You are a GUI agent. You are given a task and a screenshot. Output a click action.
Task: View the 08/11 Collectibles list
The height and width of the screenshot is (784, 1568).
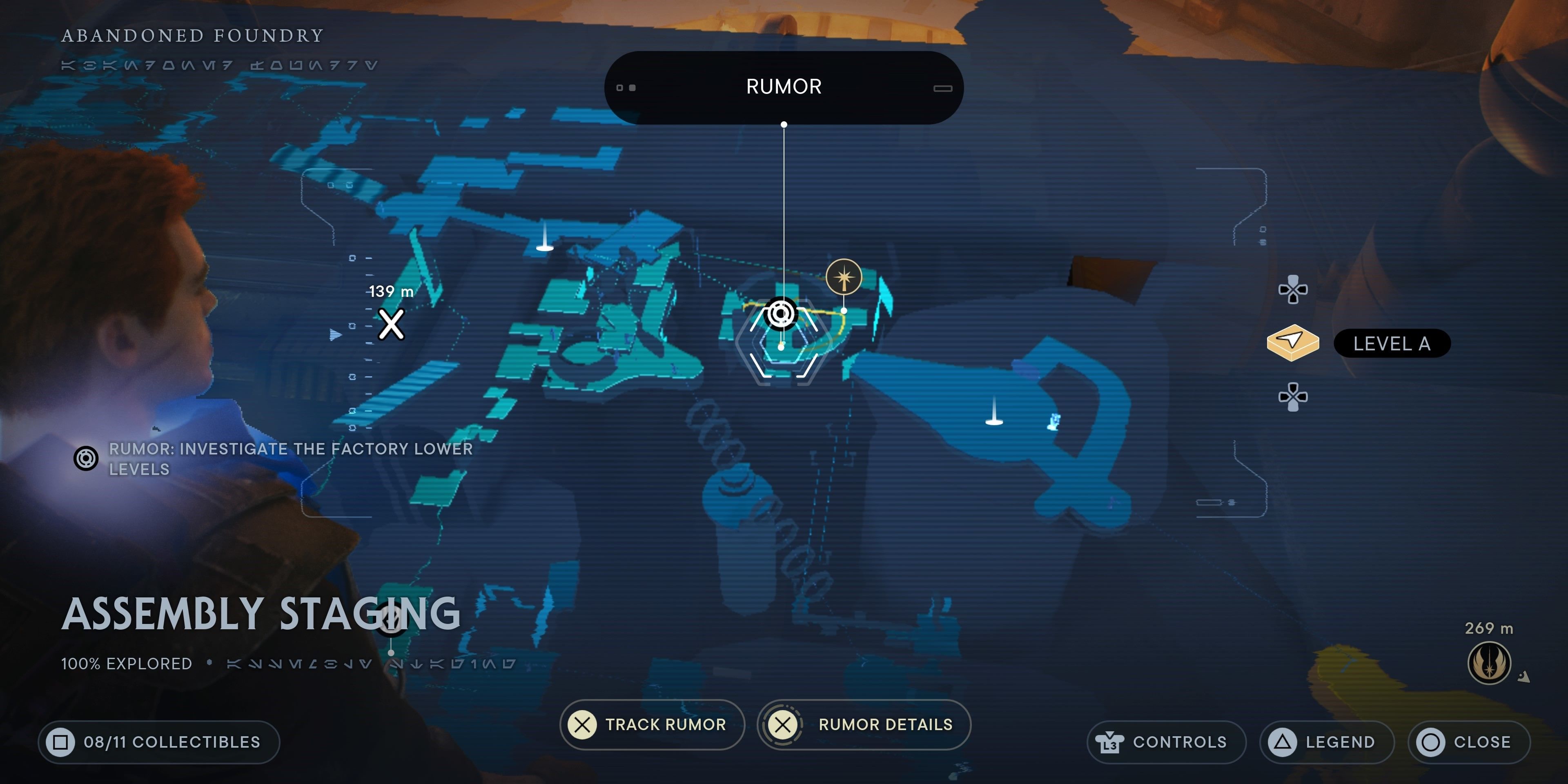(x=159, y=742)
